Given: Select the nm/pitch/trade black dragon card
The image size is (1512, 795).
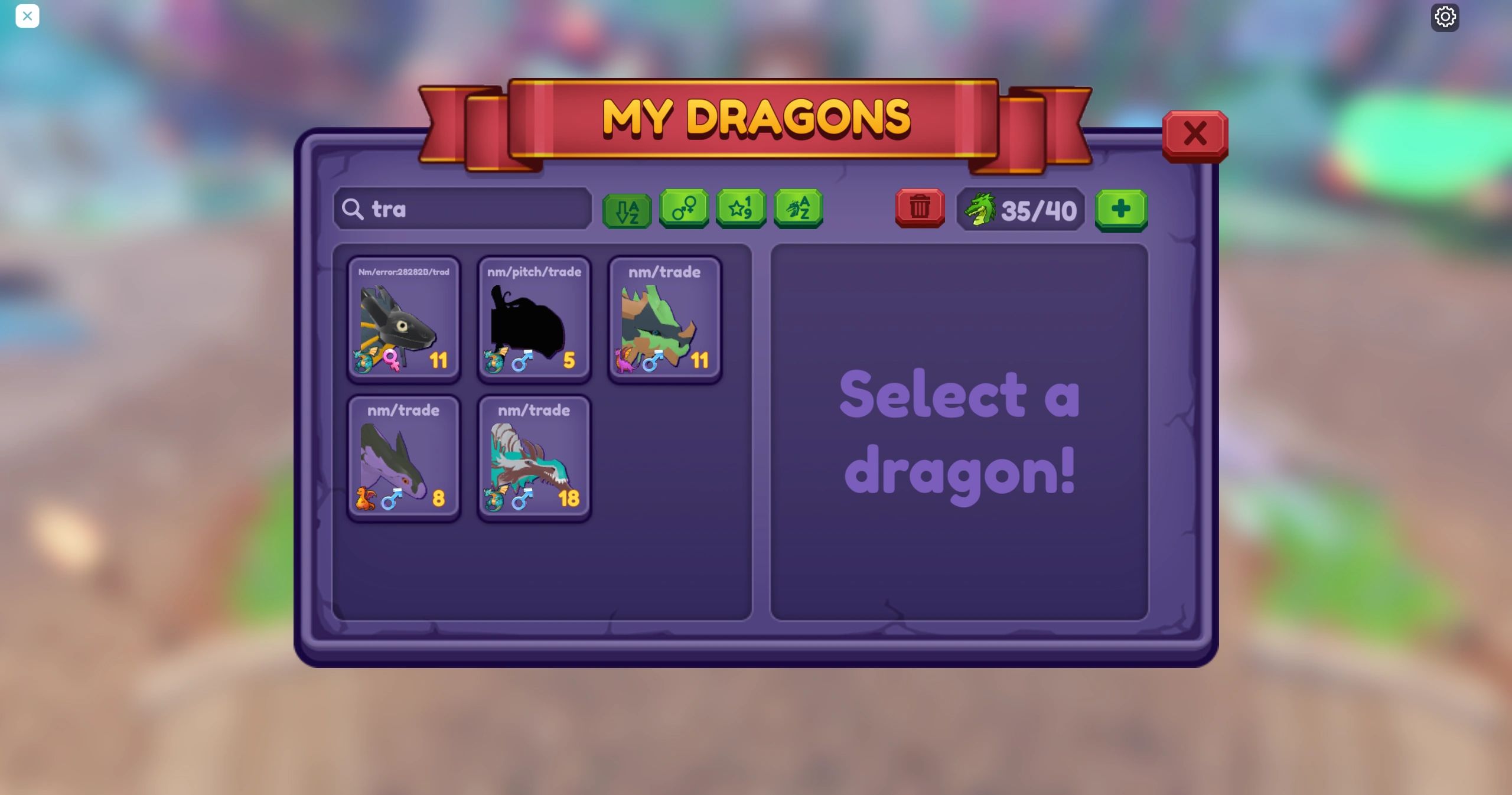Looking at the screenshot, I should (533, 319).
